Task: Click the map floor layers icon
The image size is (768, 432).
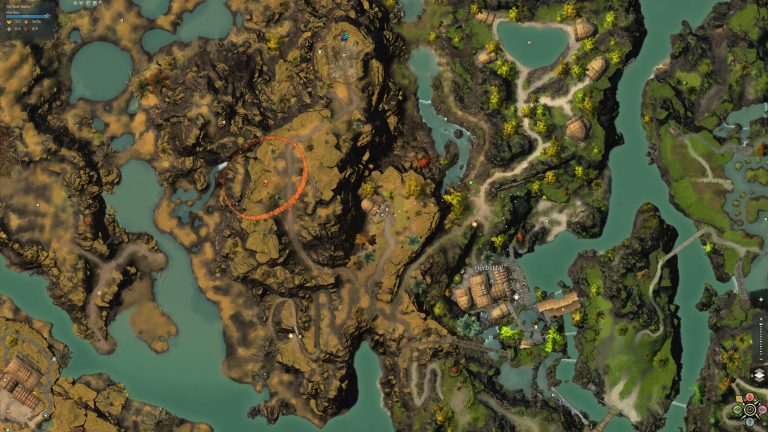Action: pyautogui.click(x=756, y=374)
